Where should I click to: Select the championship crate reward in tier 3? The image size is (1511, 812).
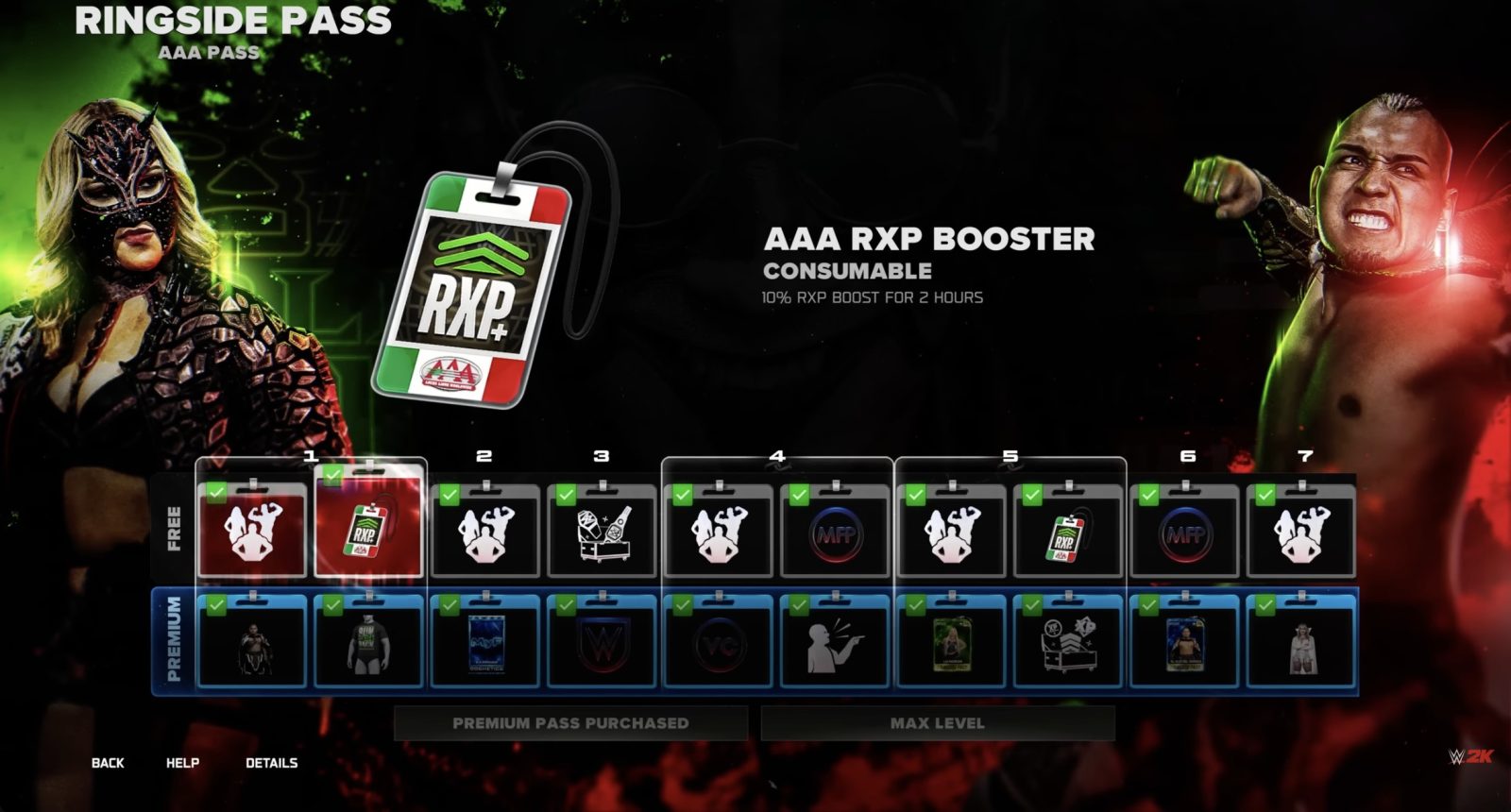600,532
